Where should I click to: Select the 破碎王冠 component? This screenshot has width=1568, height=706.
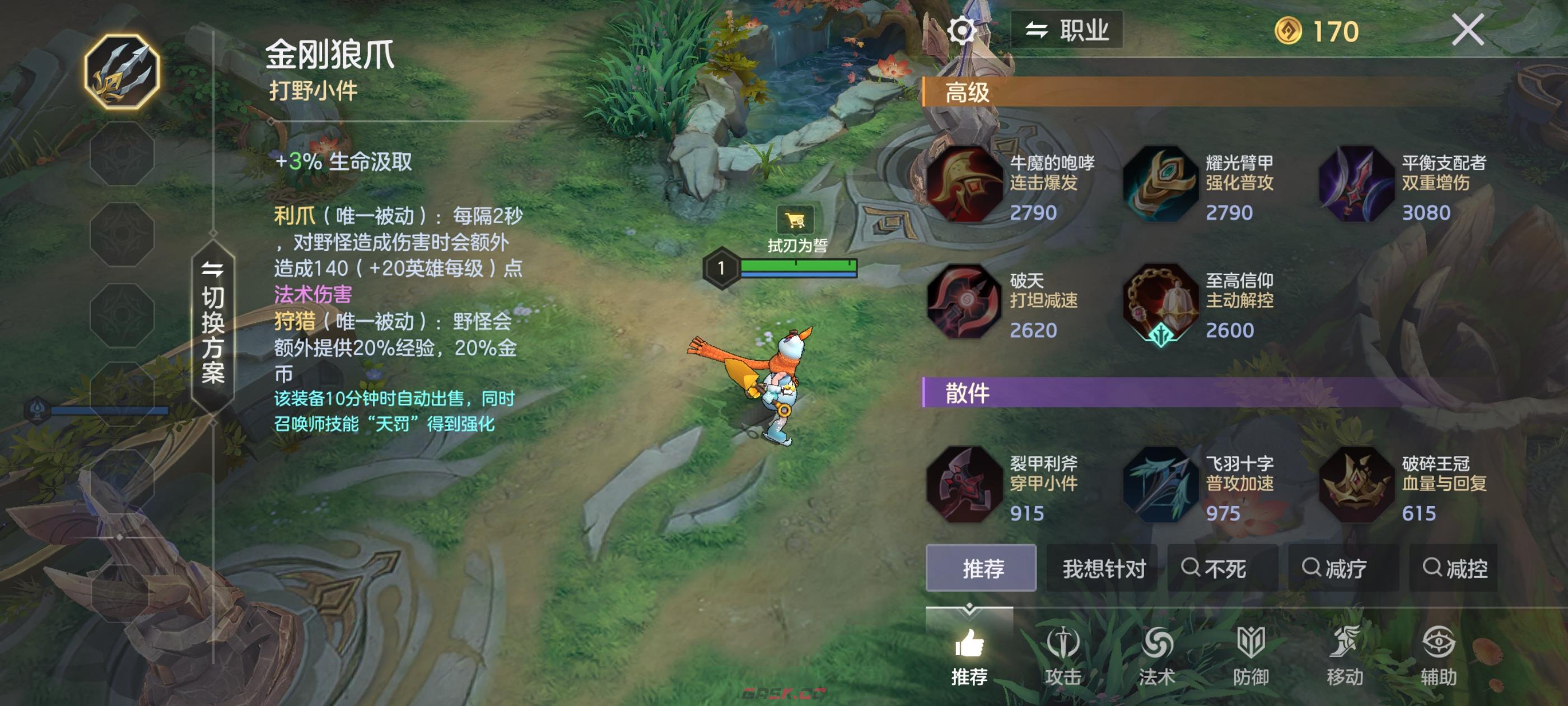[1357, 485]
